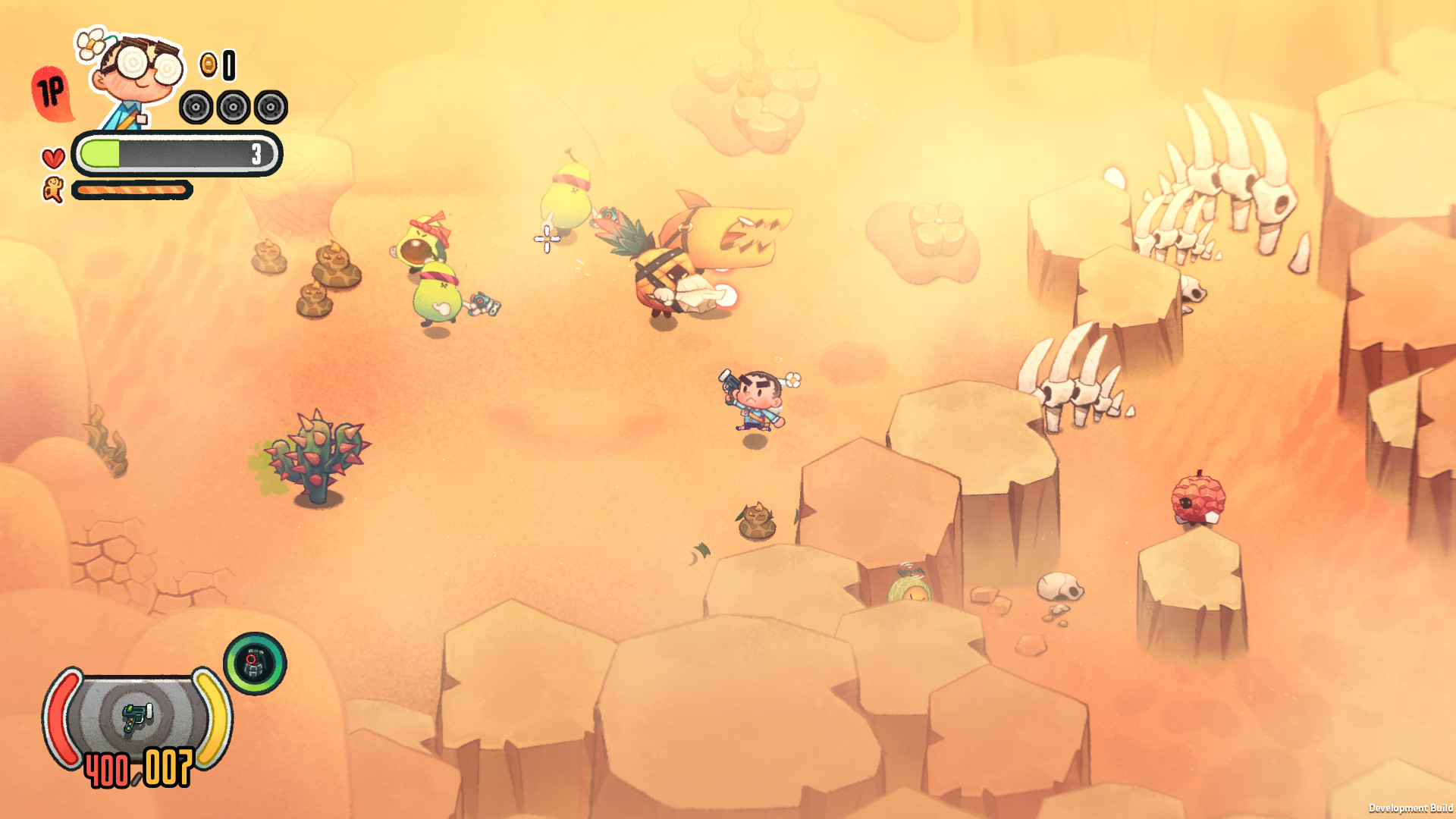Click the green health bar showing 3
This screenshot has width=1456, height=819.
pyautogui.click(x=174, y=153)
